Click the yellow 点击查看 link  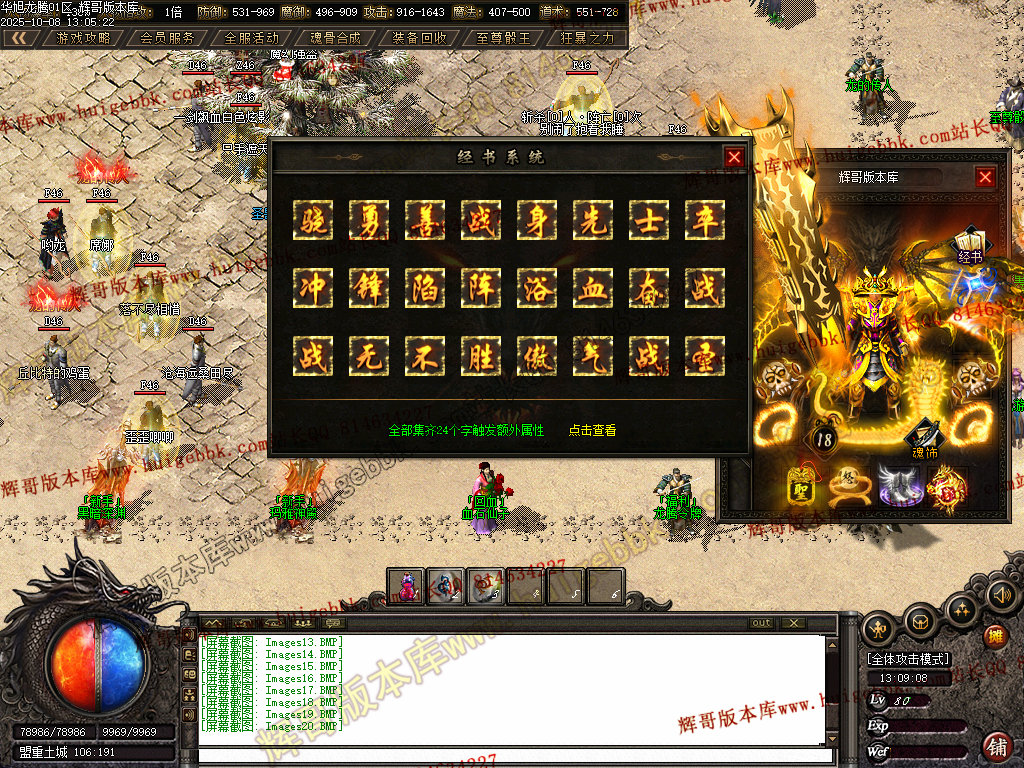click(x=592, y=430)
